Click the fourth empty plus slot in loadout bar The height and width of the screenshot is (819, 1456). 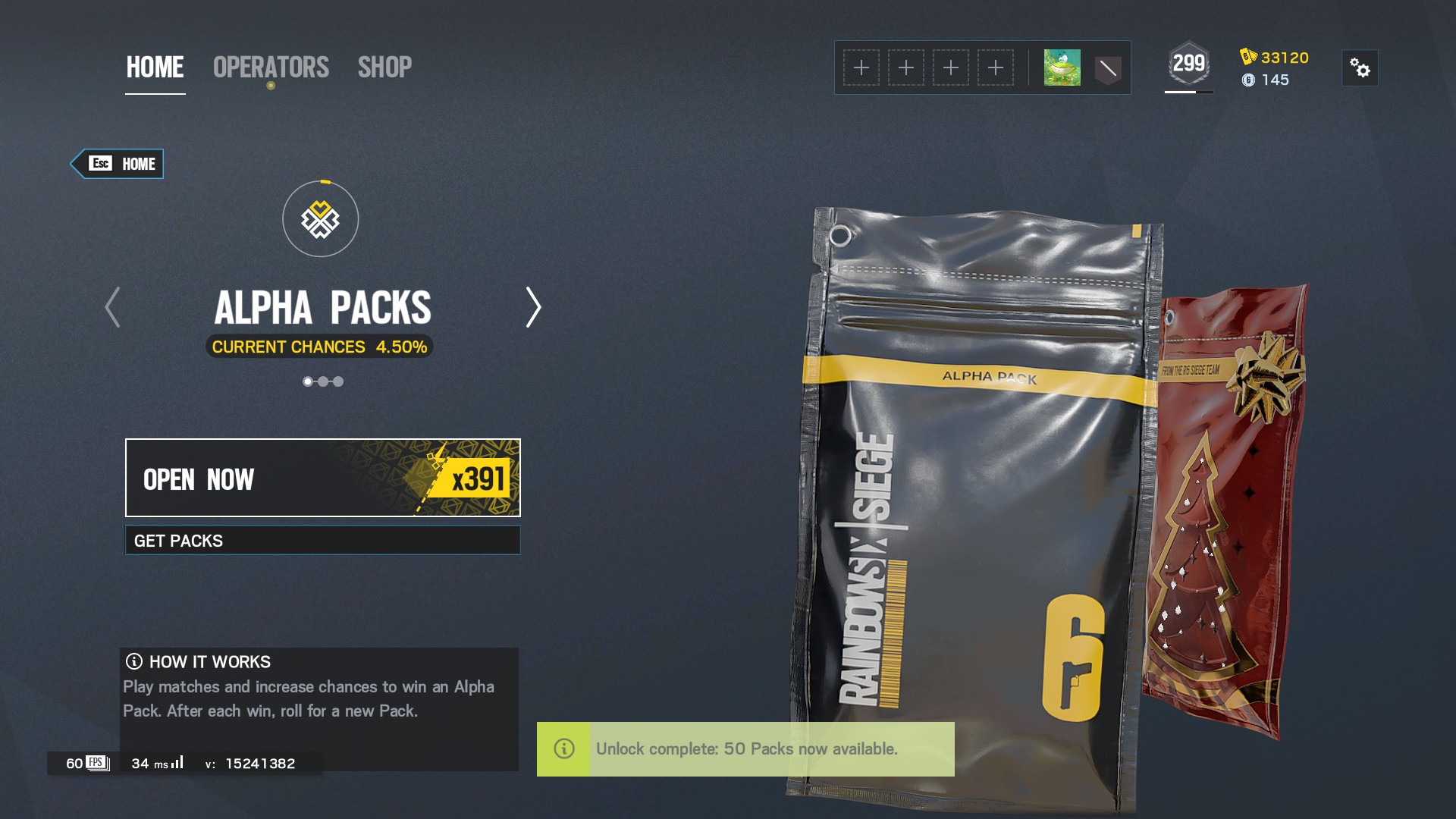(x=996, y=67)
